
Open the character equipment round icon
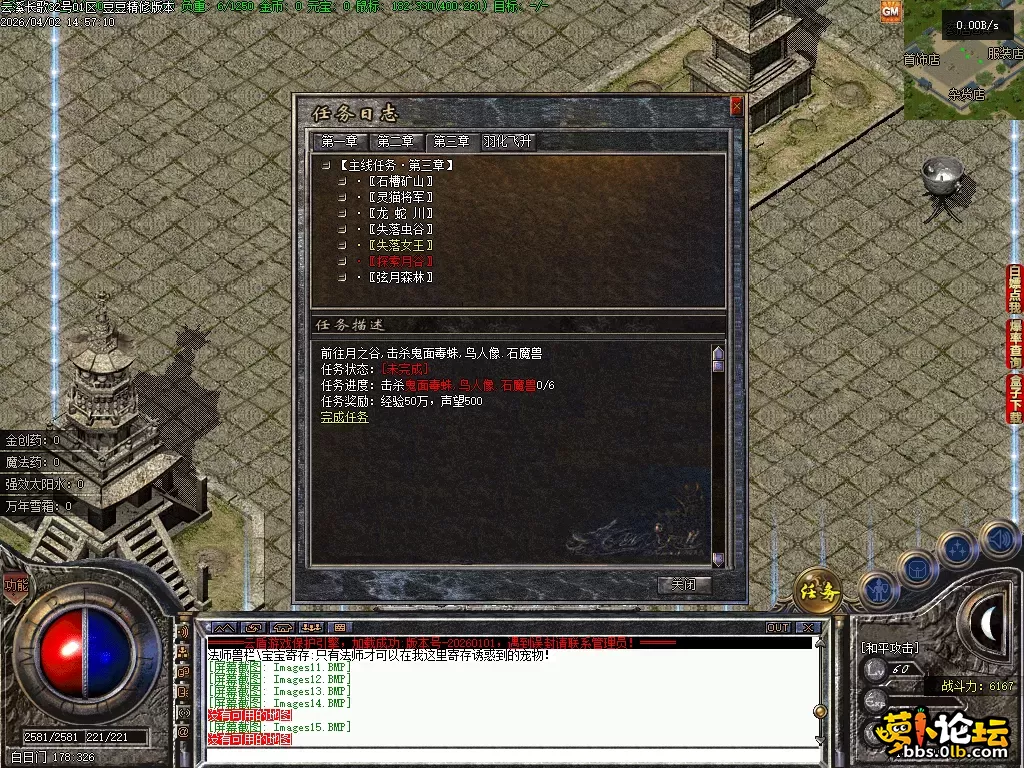pos(878,590)
